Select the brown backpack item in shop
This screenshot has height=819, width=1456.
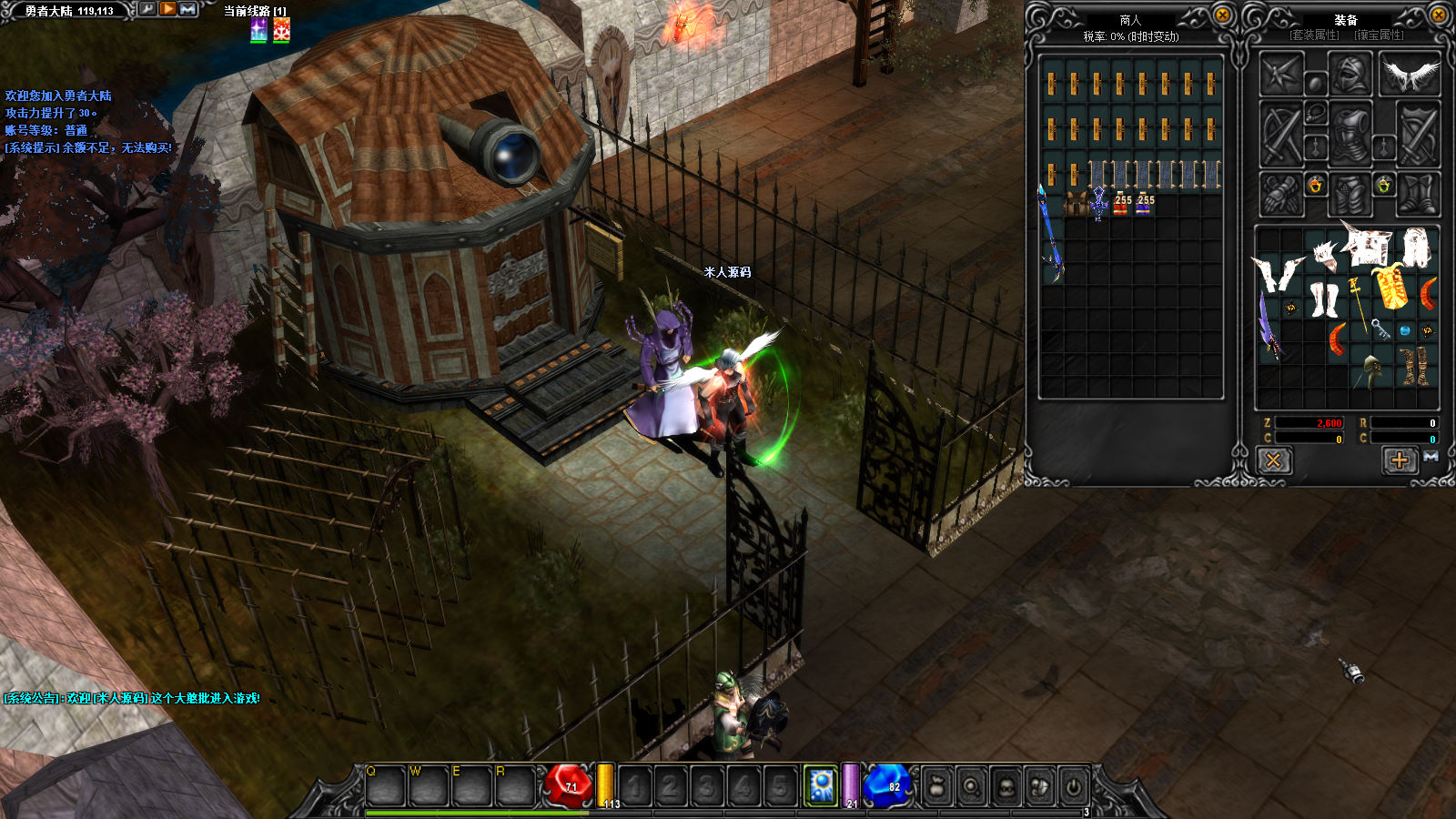coord(1076,205)
